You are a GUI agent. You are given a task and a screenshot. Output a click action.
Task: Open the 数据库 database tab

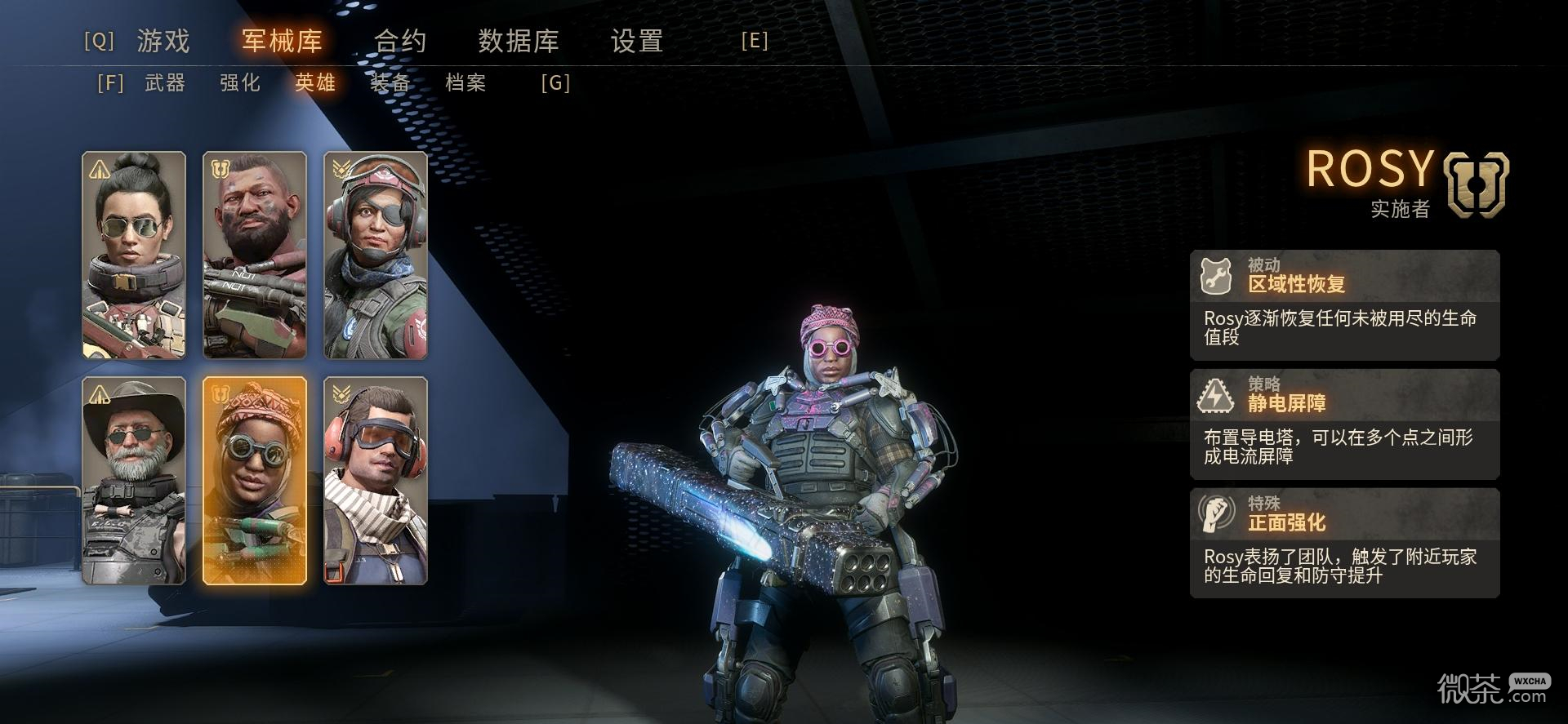pos(518,41)
